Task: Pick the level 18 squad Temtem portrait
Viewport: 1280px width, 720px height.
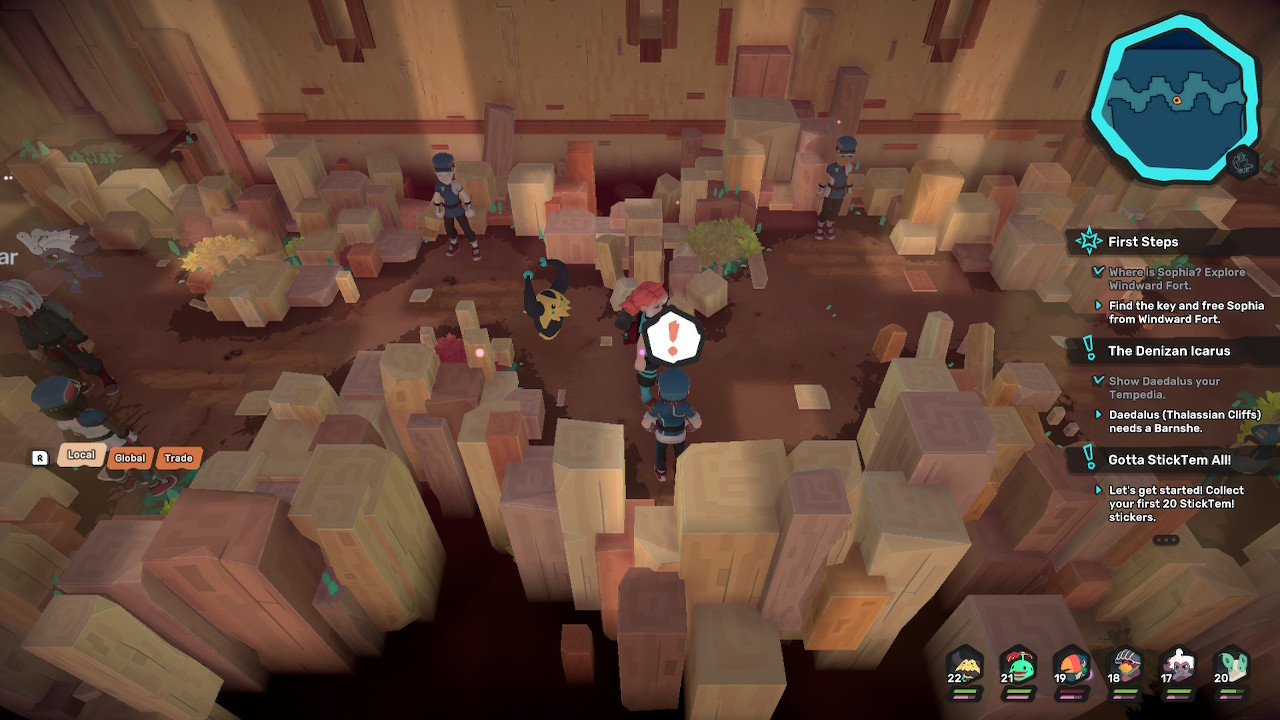Action: (1125, 668)
